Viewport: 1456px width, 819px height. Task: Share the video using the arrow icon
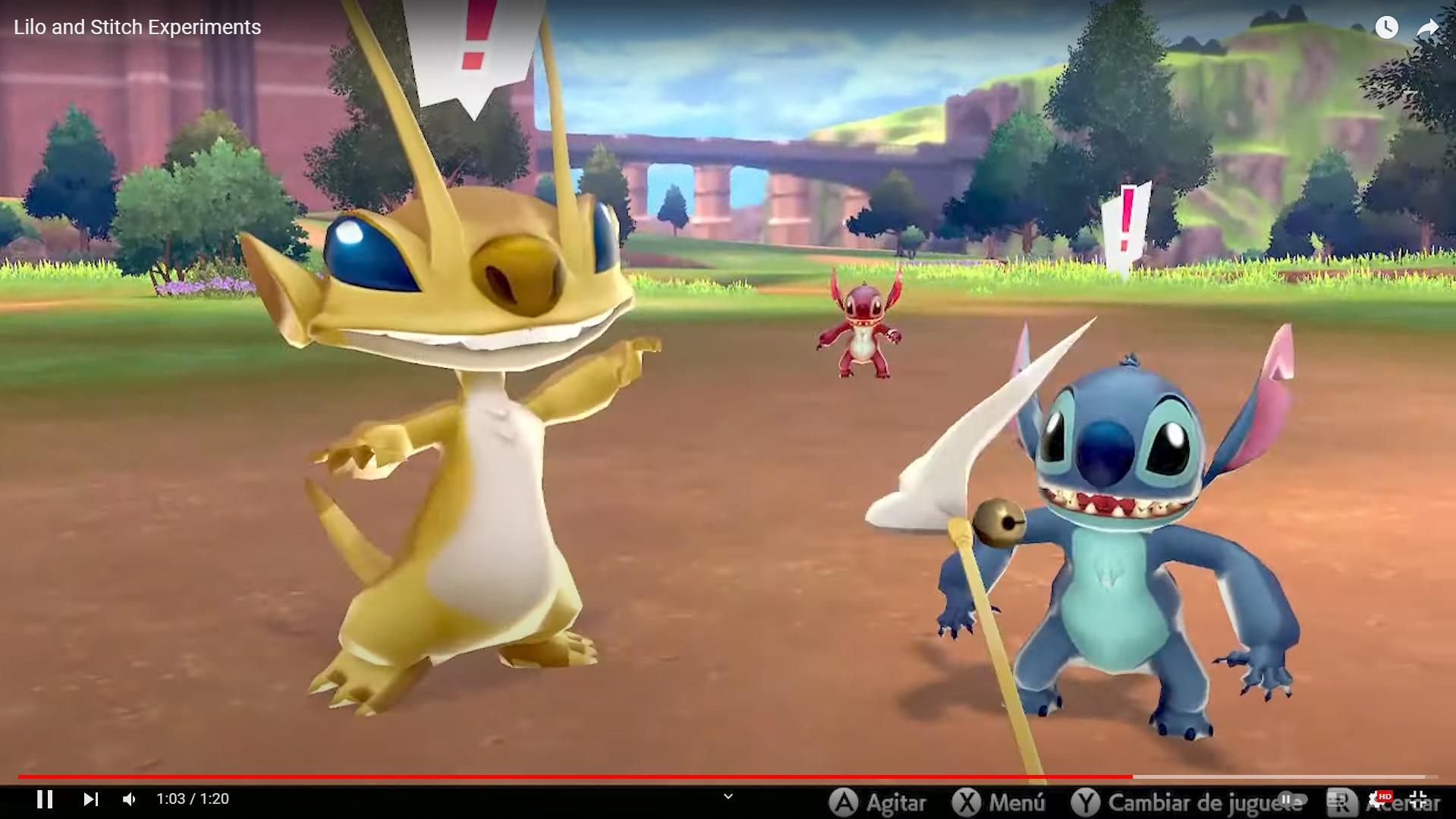1429,27
